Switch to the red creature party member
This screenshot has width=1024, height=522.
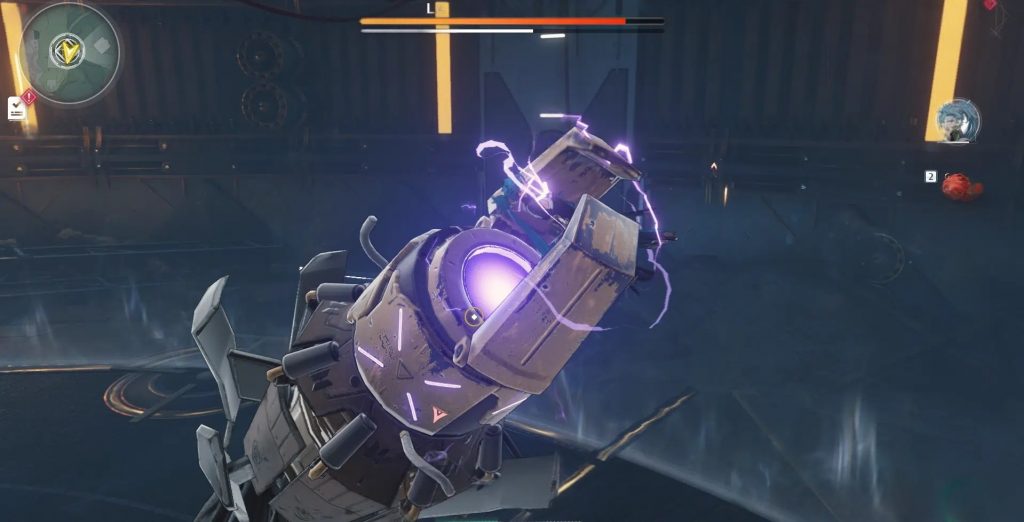pyautogui.click(x=961, y=186)
